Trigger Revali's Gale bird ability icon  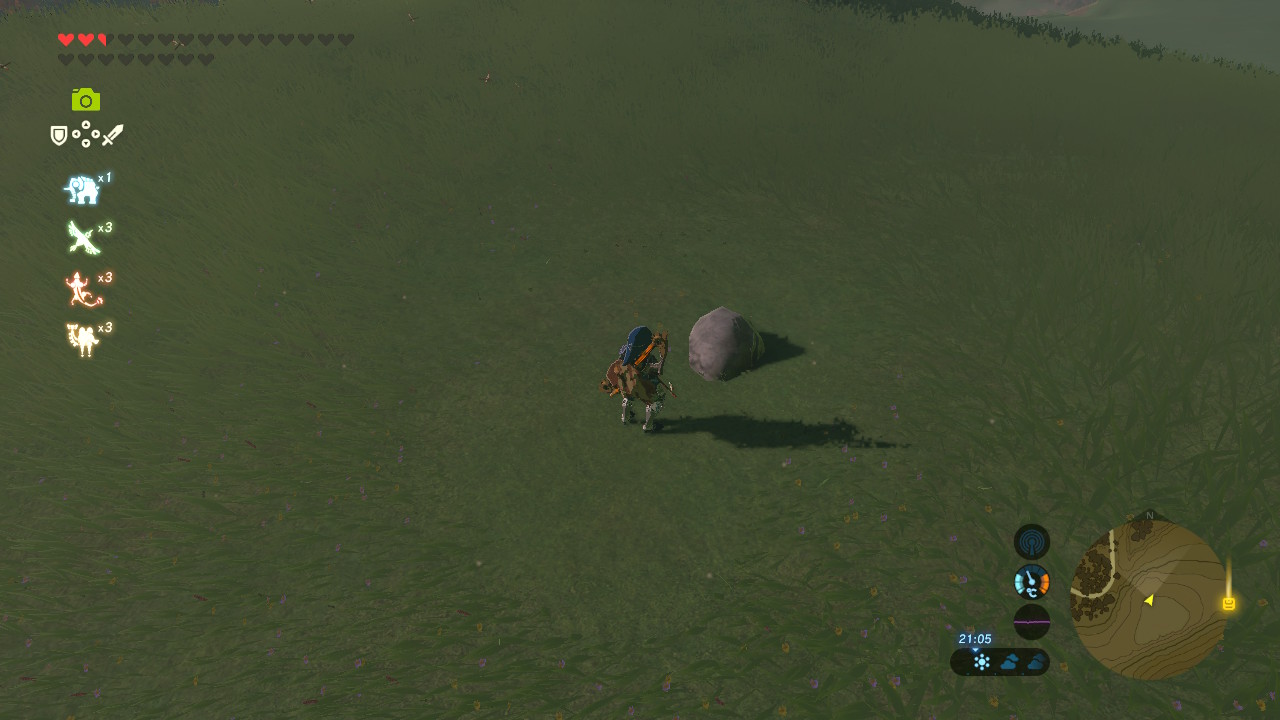[84, 238]
